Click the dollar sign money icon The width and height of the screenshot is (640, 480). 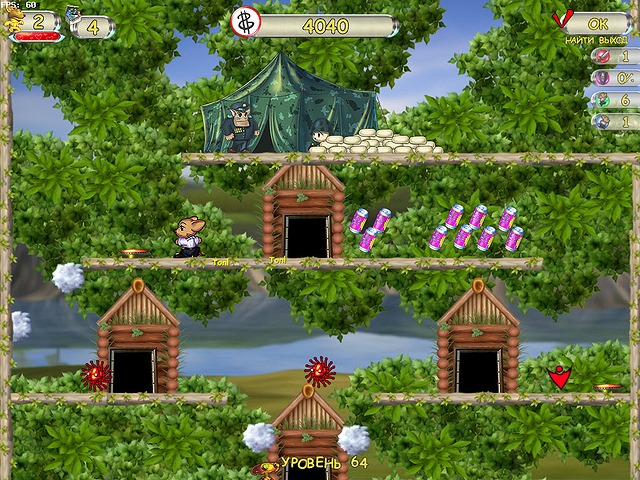pos(245,22)
